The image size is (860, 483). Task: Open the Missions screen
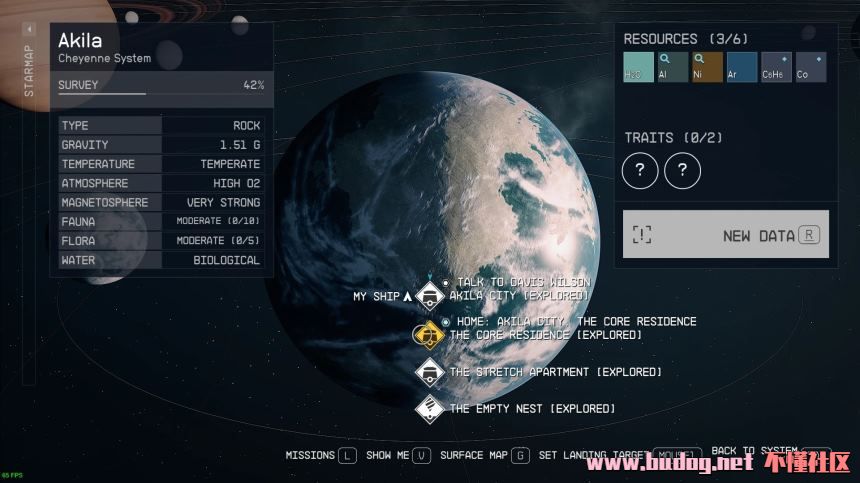pos(321,455)
